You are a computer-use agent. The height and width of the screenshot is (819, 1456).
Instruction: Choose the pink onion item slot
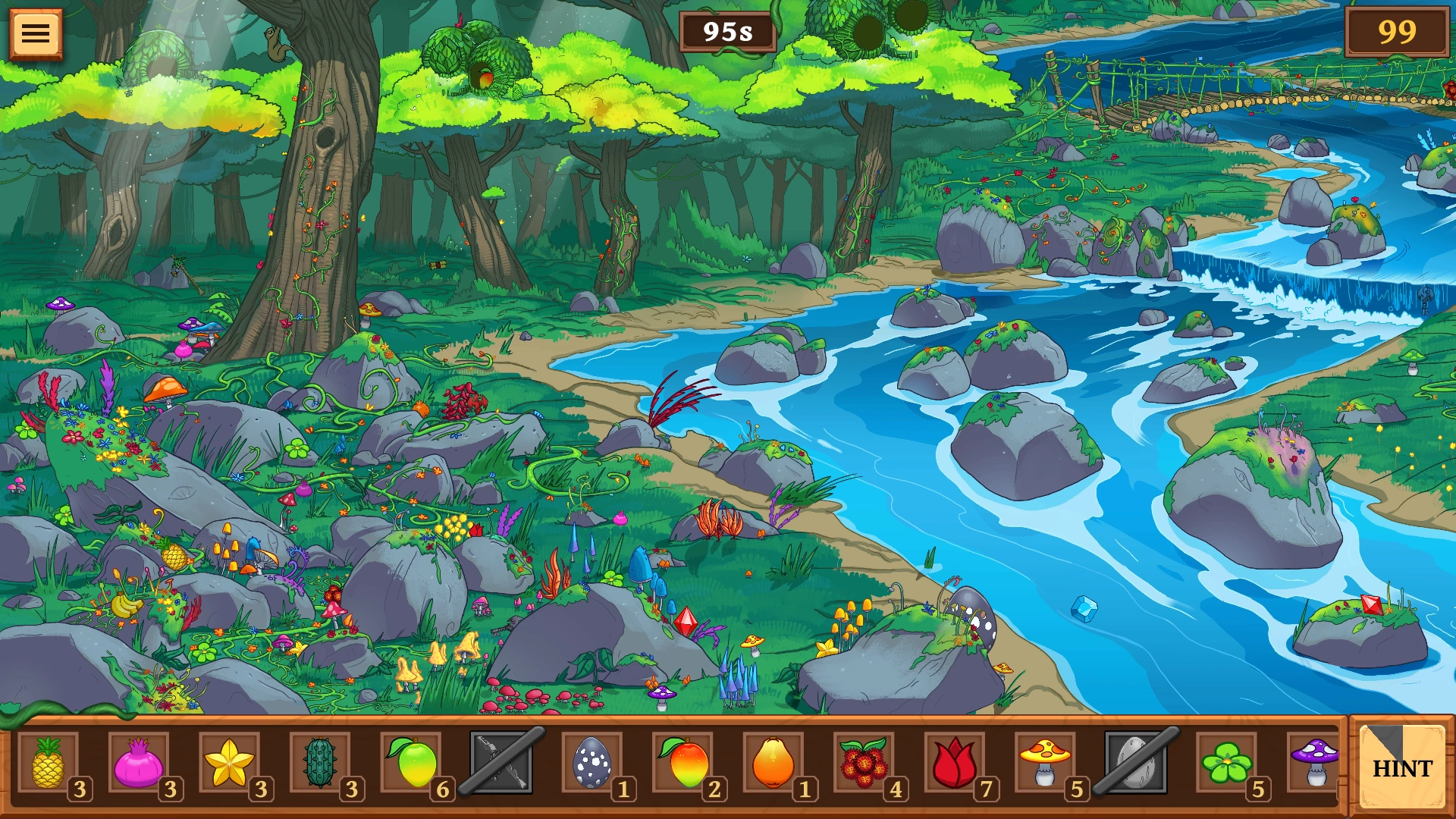coord(138,763)
